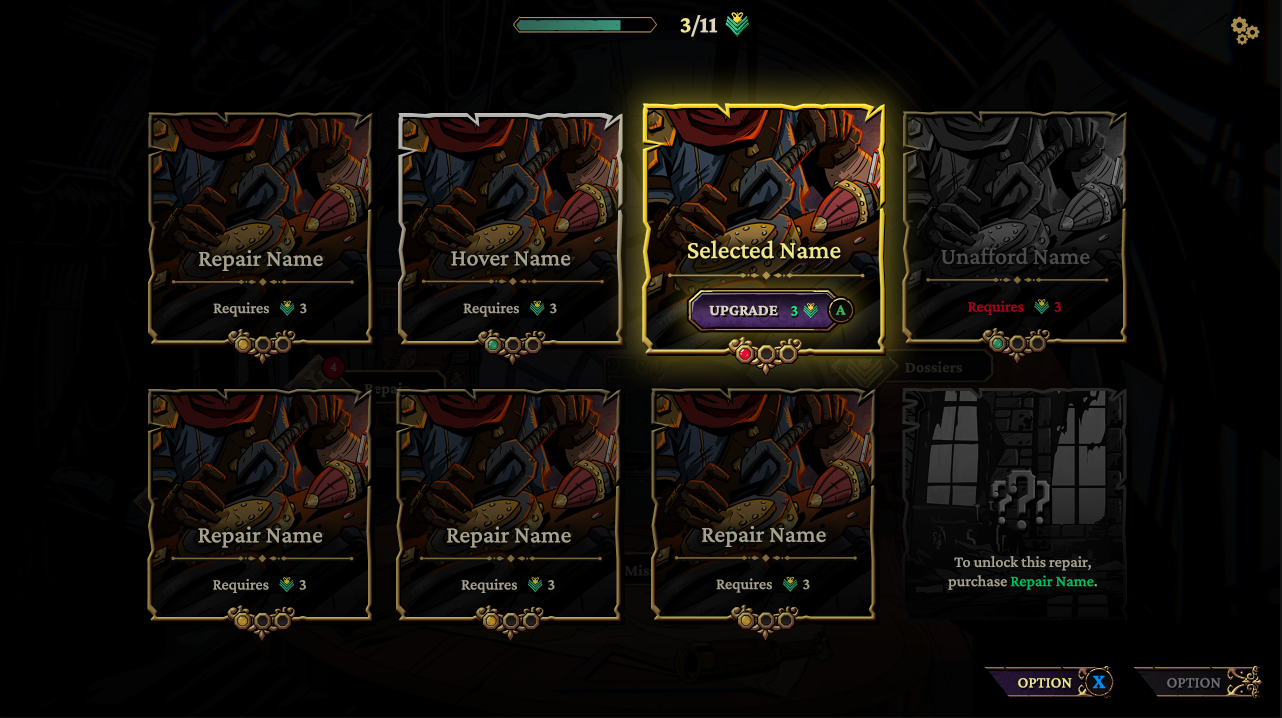This screenshot has height=718, width=1282.
Task: Select the greyed Unafford Name card
Action: (x=1015, y=228)
